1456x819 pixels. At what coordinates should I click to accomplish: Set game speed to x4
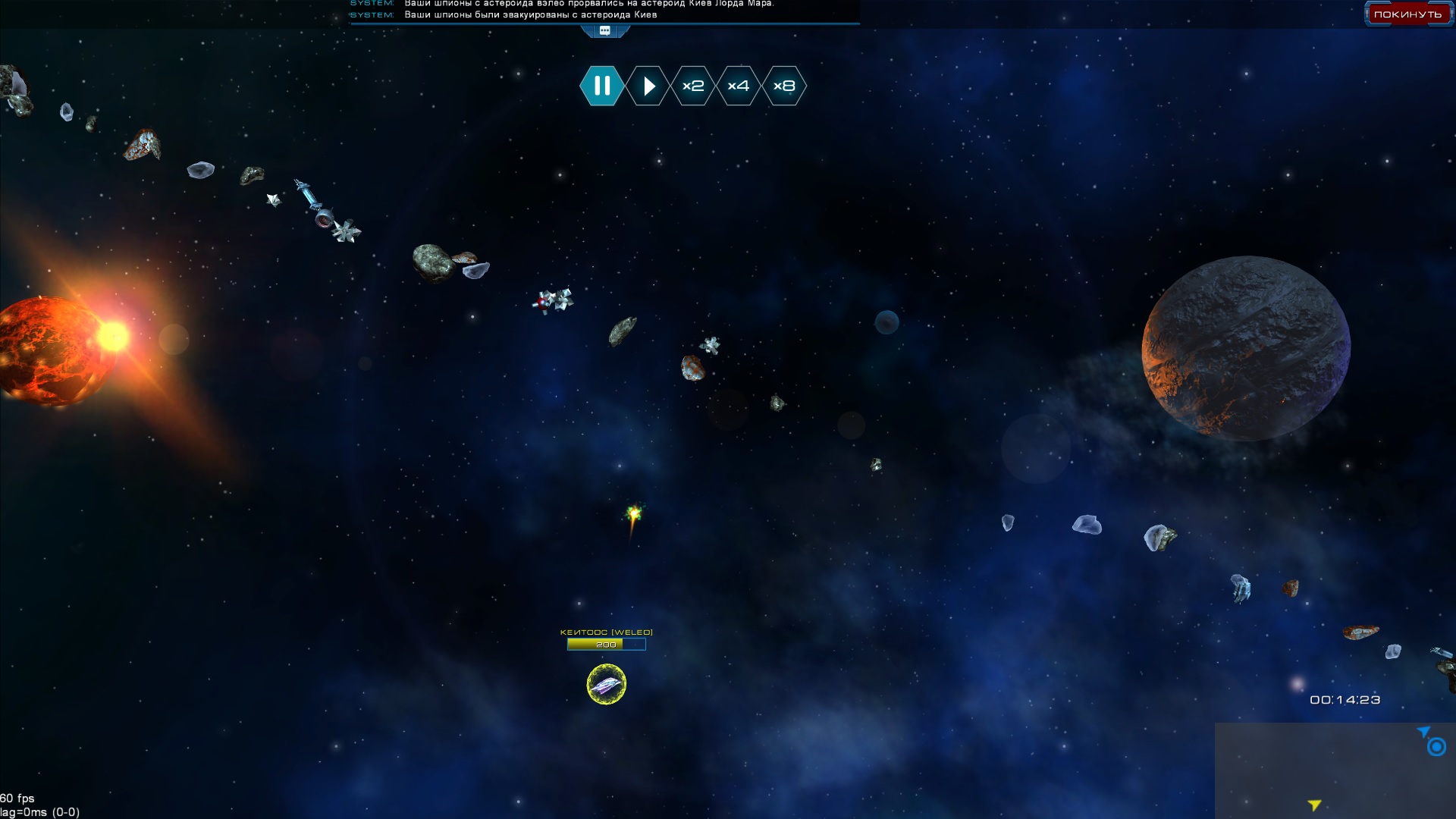[x=739, y=86]
